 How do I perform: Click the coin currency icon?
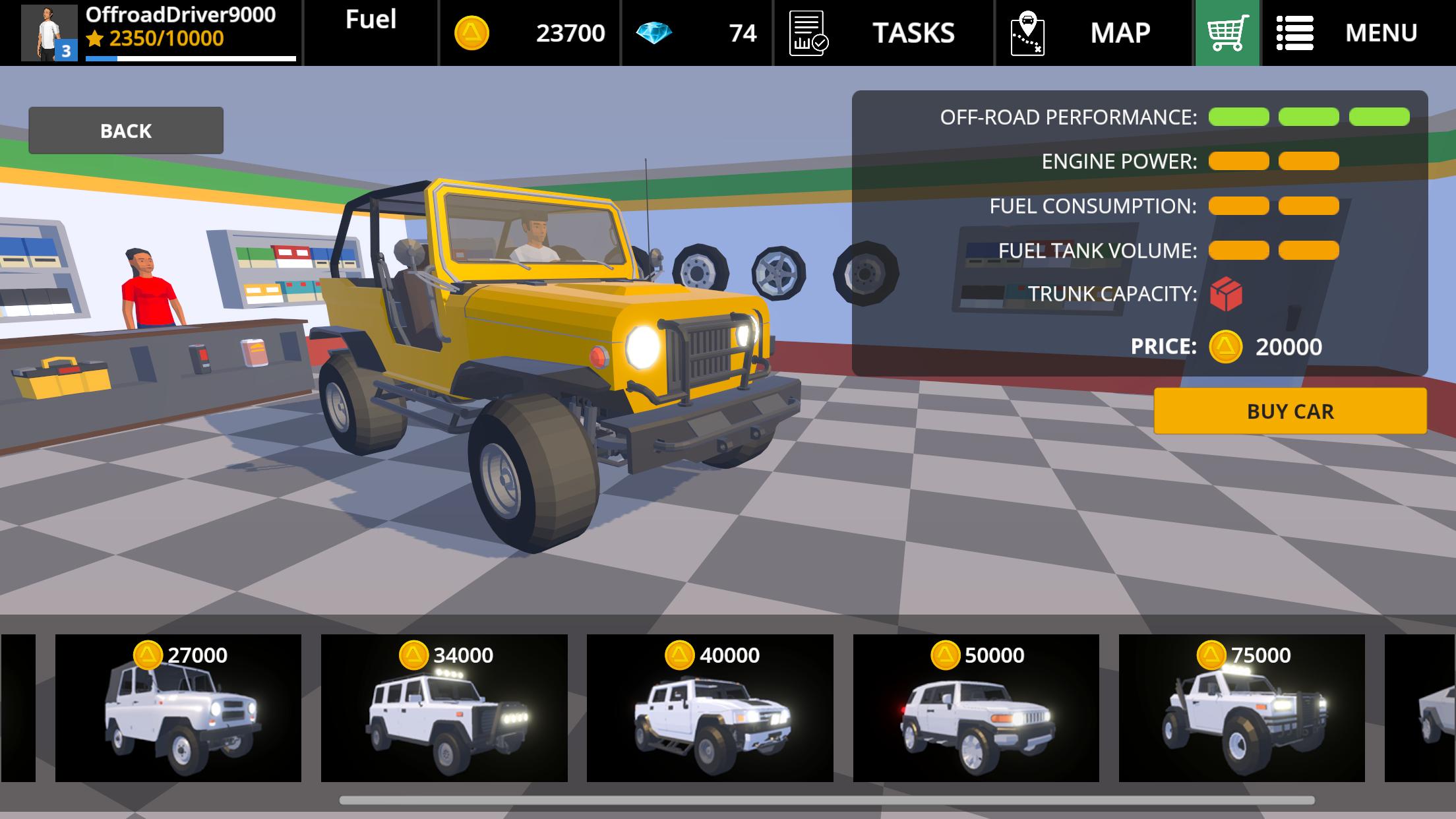click(471, 32)
